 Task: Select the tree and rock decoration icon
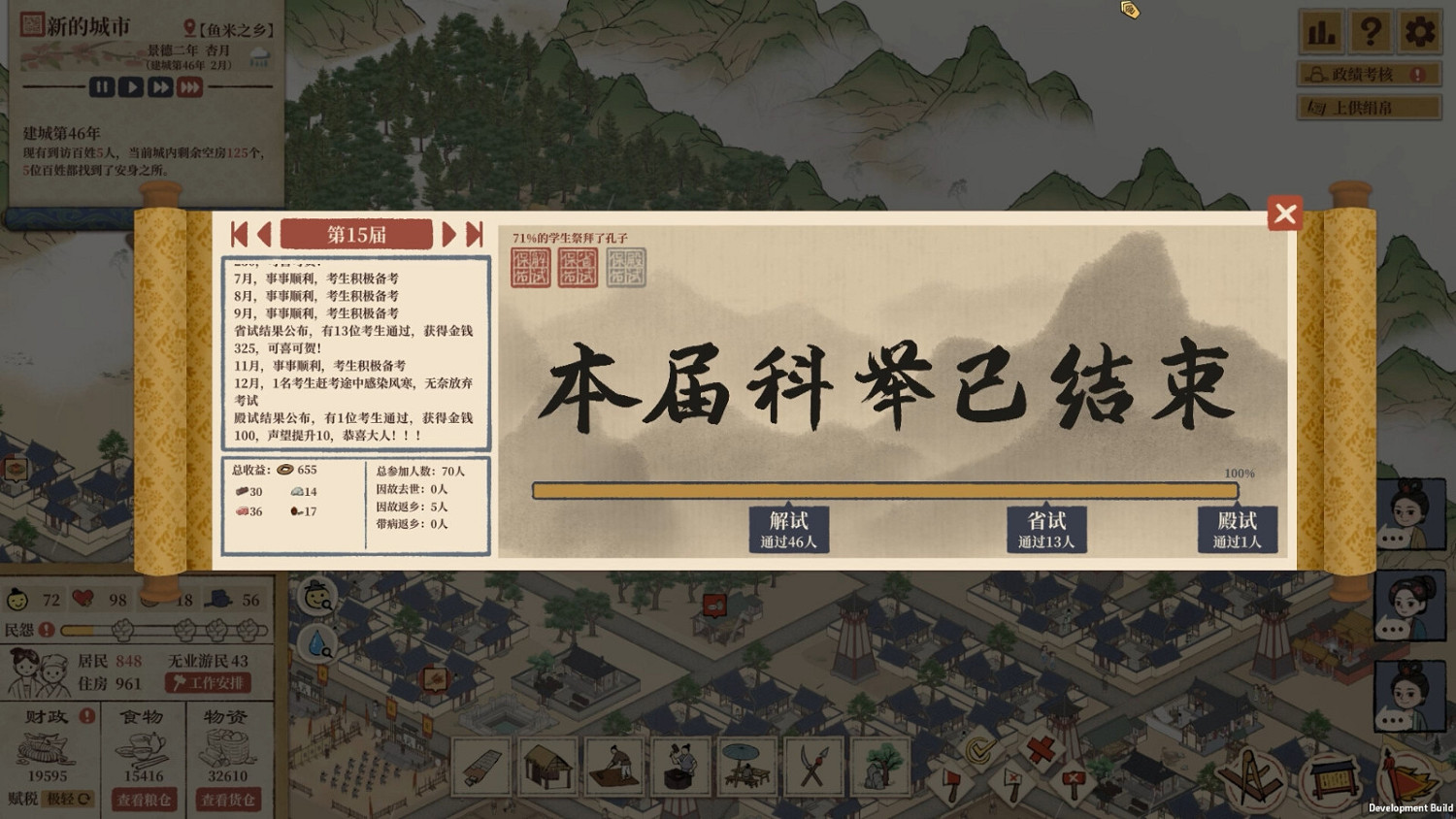pos(879,767)
